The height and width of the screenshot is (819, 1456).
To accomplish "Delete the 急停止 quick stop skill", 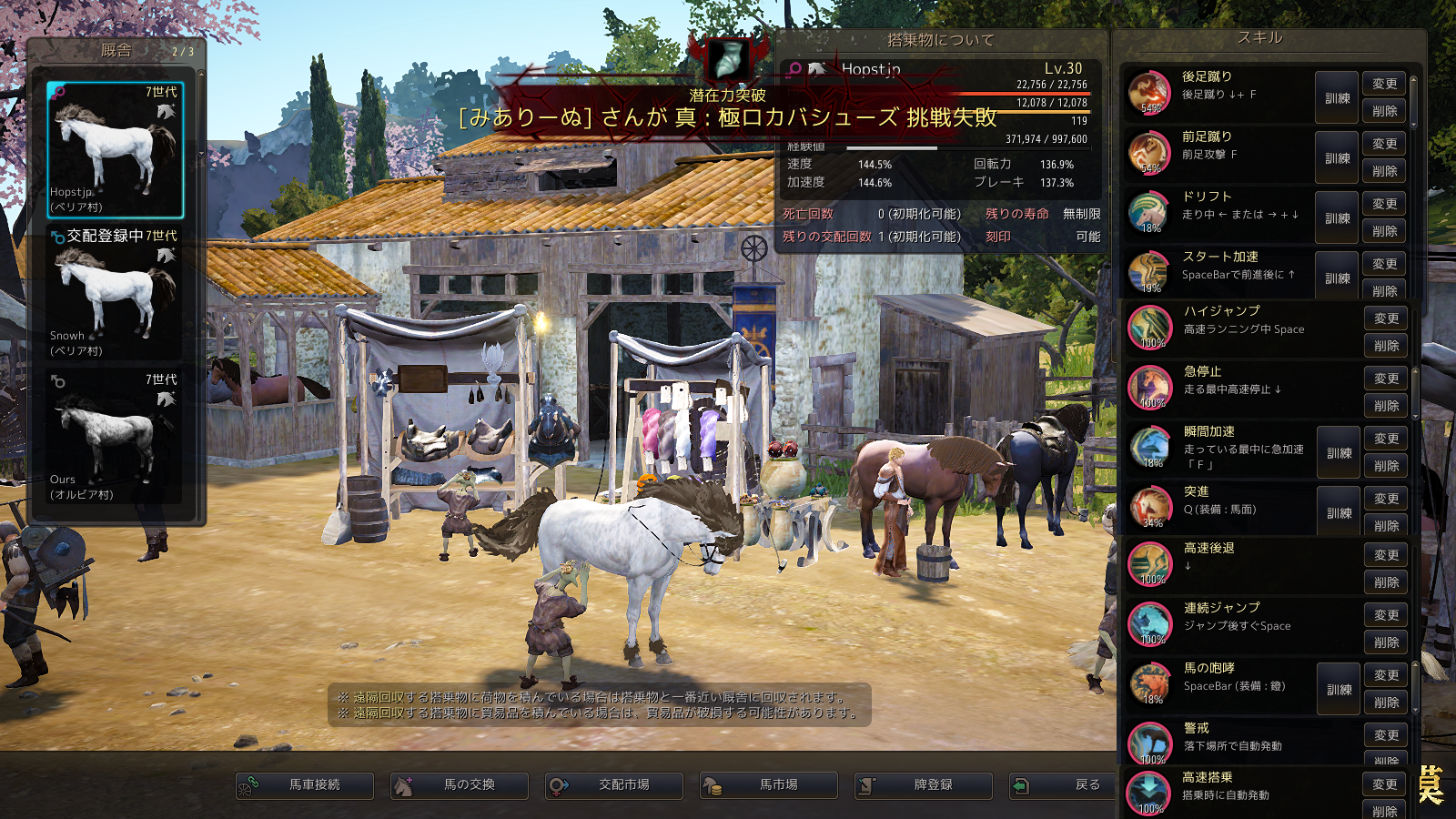I will (x=1386, y=406).
